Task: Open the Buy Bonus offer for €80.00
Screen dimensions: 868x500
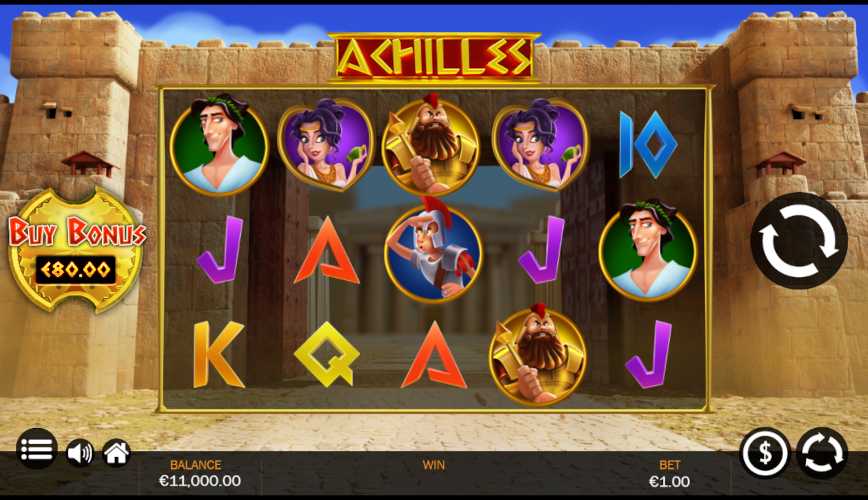Action: [76, 251]
